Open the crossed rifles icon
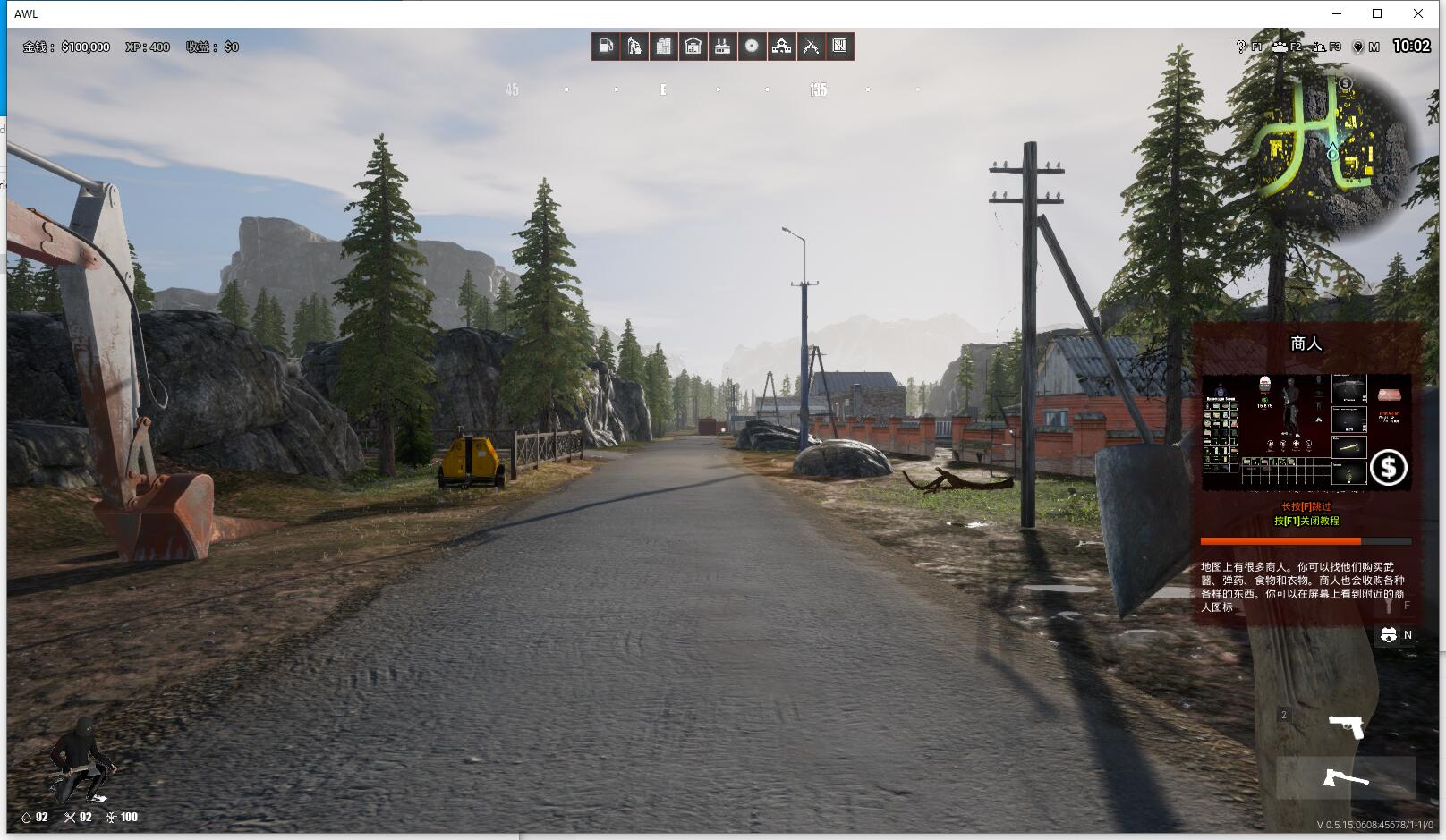This screenshot has width=1446, height=840. click(x=811, y=47)
